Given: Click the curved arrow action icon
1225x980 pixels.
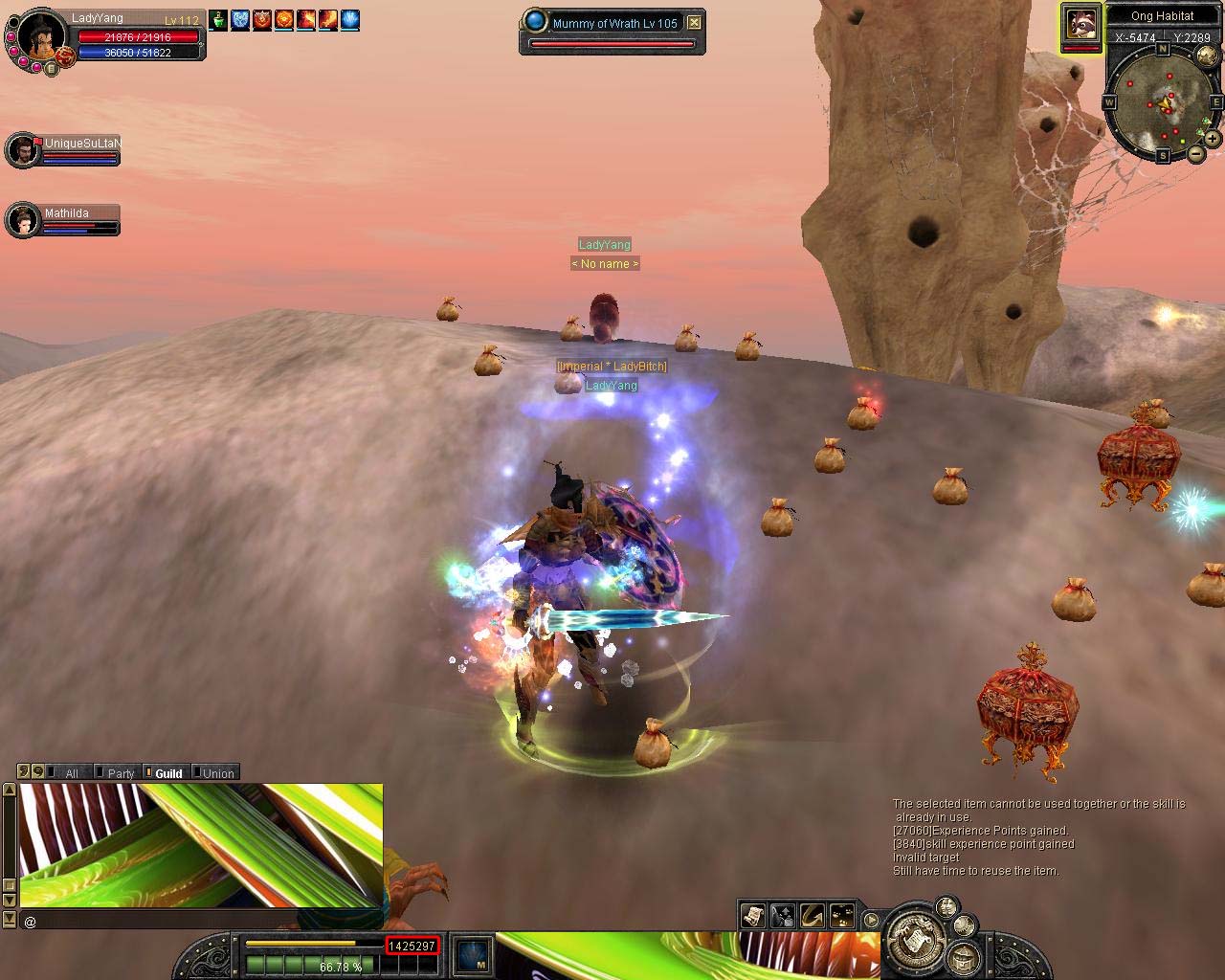Looking at the screenshot, I should pyautogui.click(x=813, y=916).
